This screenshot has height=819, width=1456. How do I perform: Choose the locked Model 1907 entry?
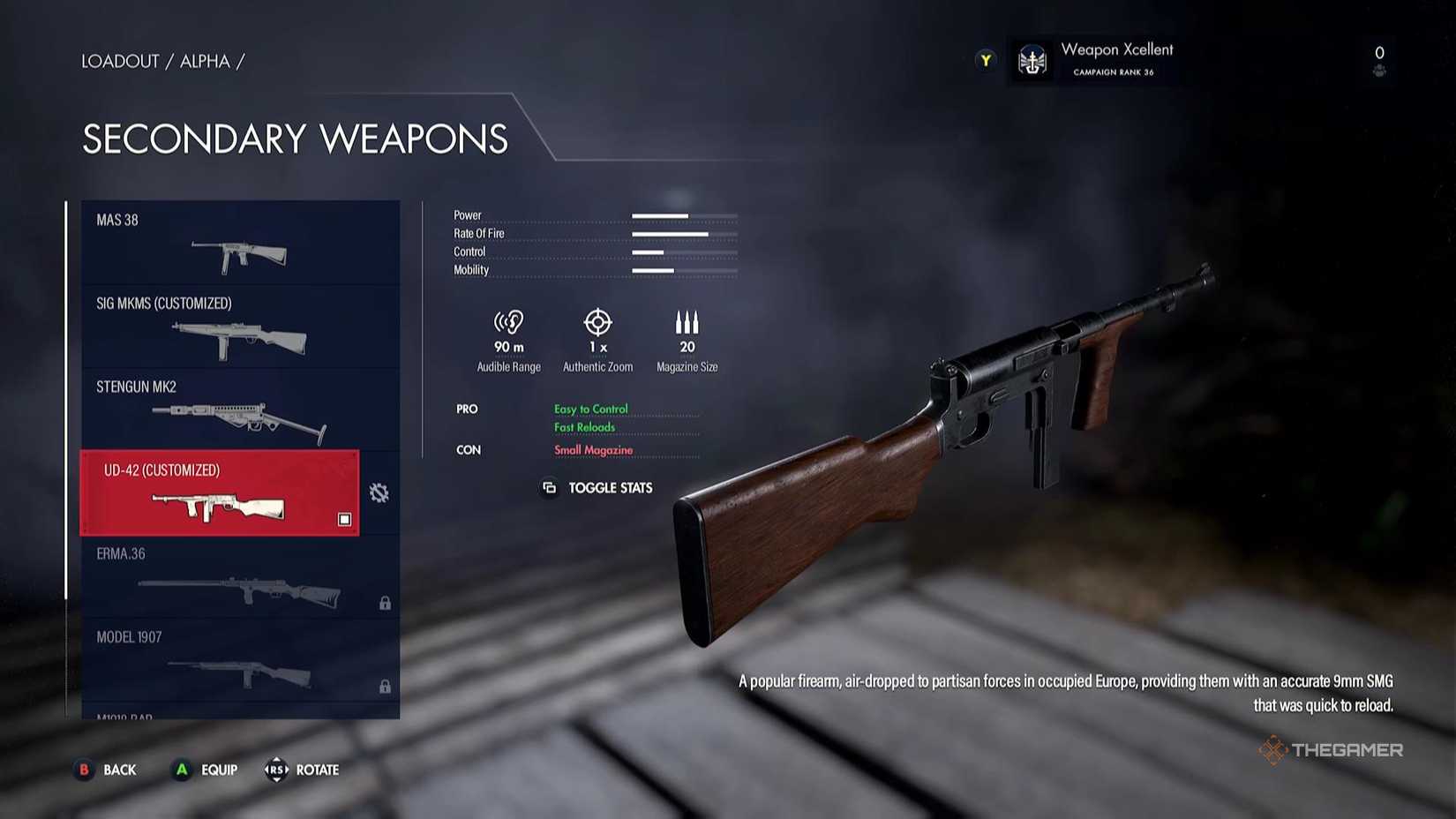[x=240, y=660]
